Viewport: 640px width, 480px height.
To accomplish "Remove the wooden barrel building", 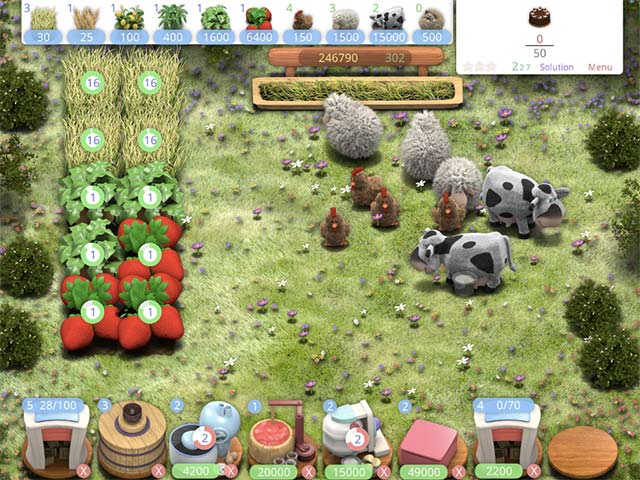I will point(157,470).
